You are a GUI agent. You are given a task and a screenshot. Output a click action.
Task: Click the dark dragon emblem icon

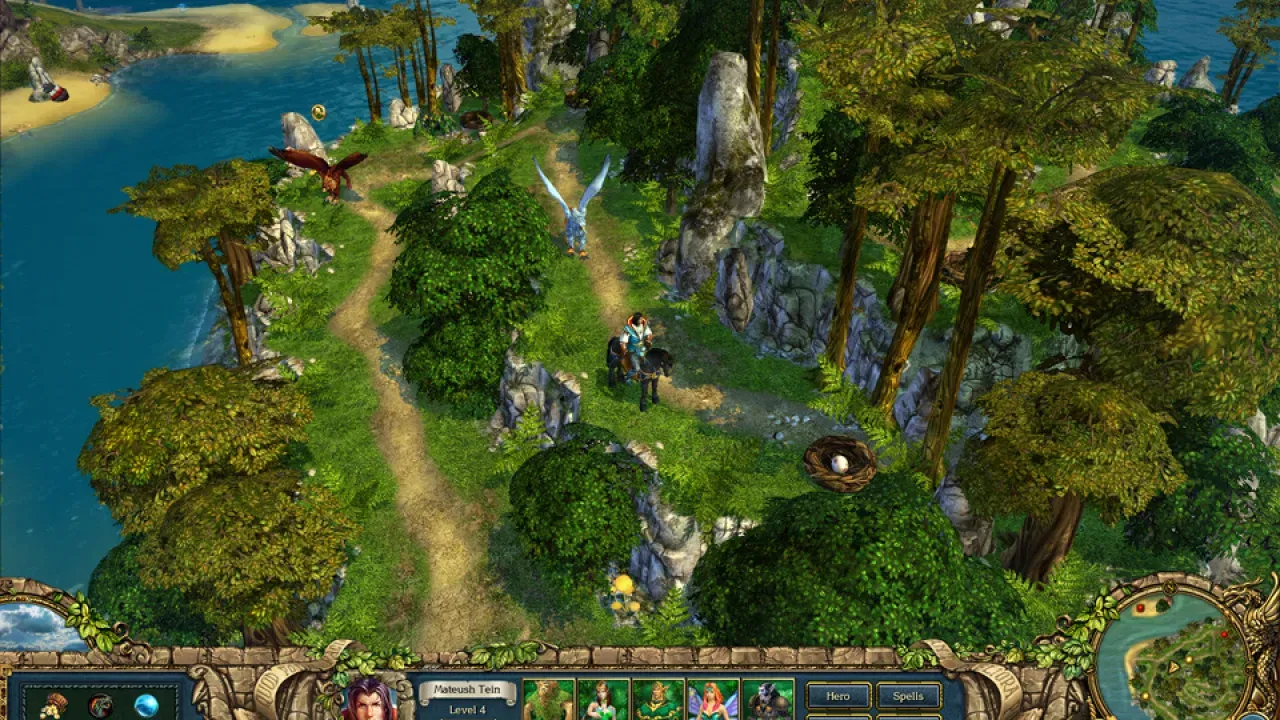point(100,706)
